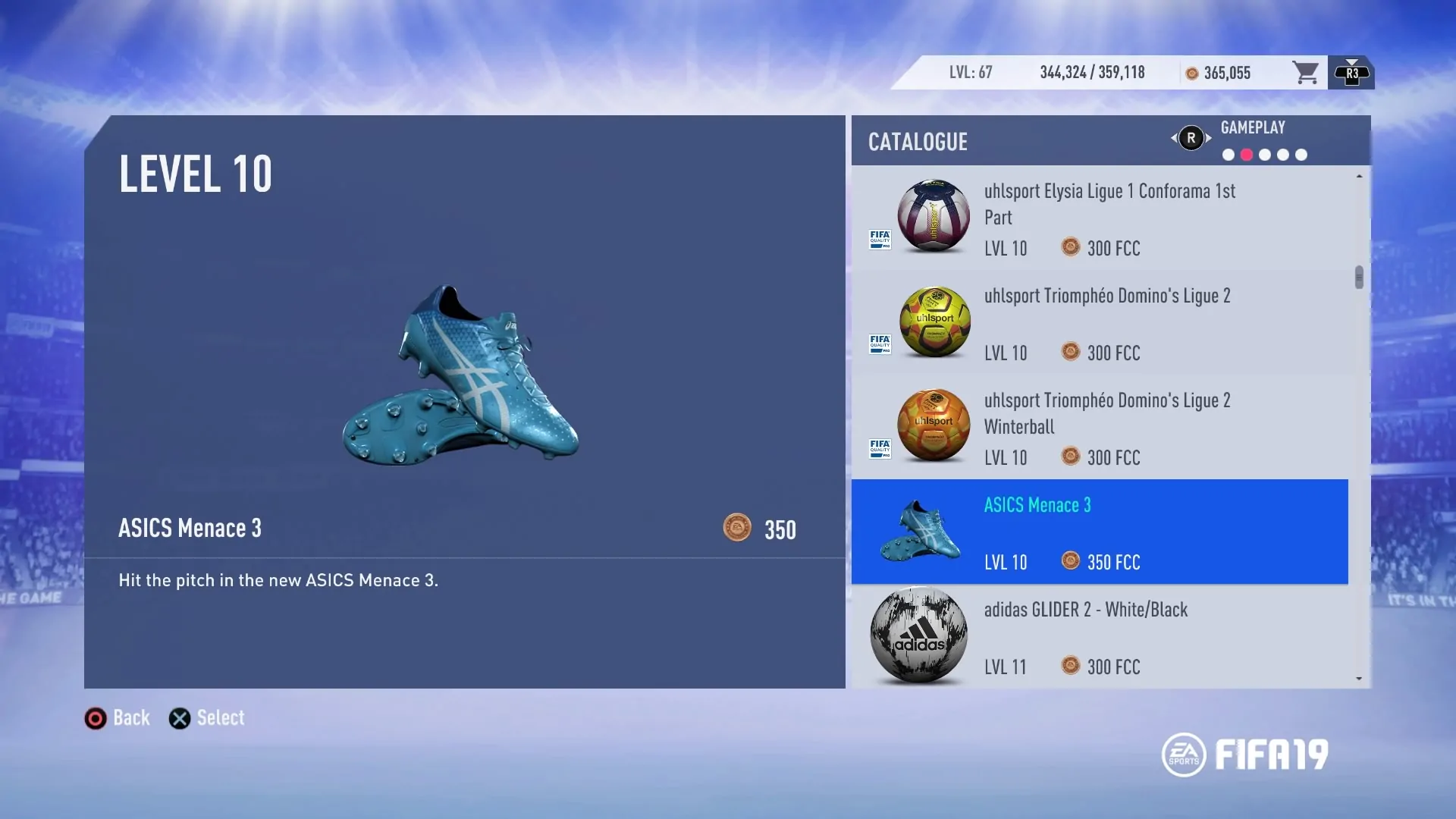1456x819 pixels.
Task: Select the CATALOGUE heading
Action: 918,142
